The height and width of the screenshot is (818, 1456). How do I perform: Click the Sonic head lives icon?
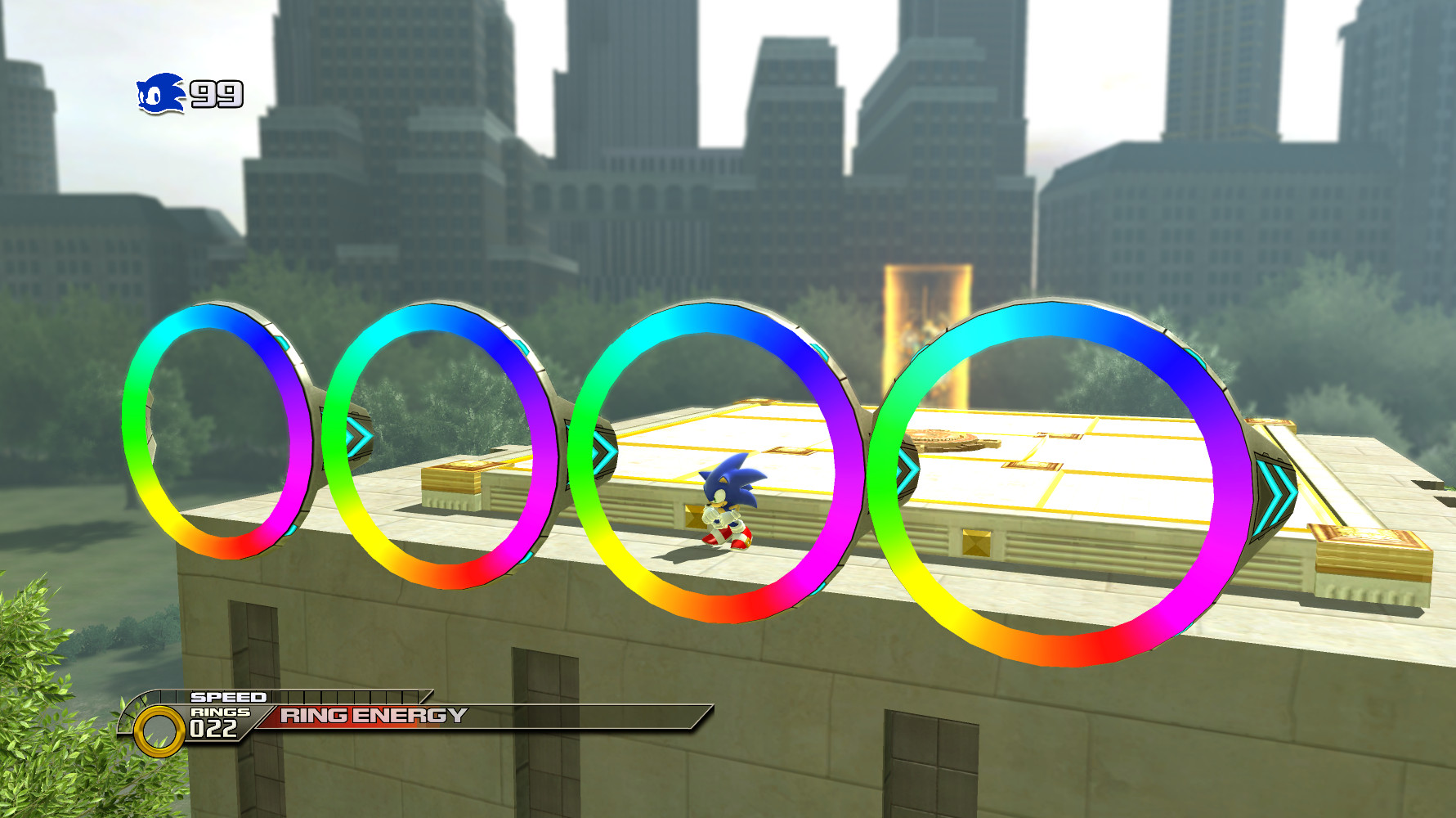click(x=159, y=92)
